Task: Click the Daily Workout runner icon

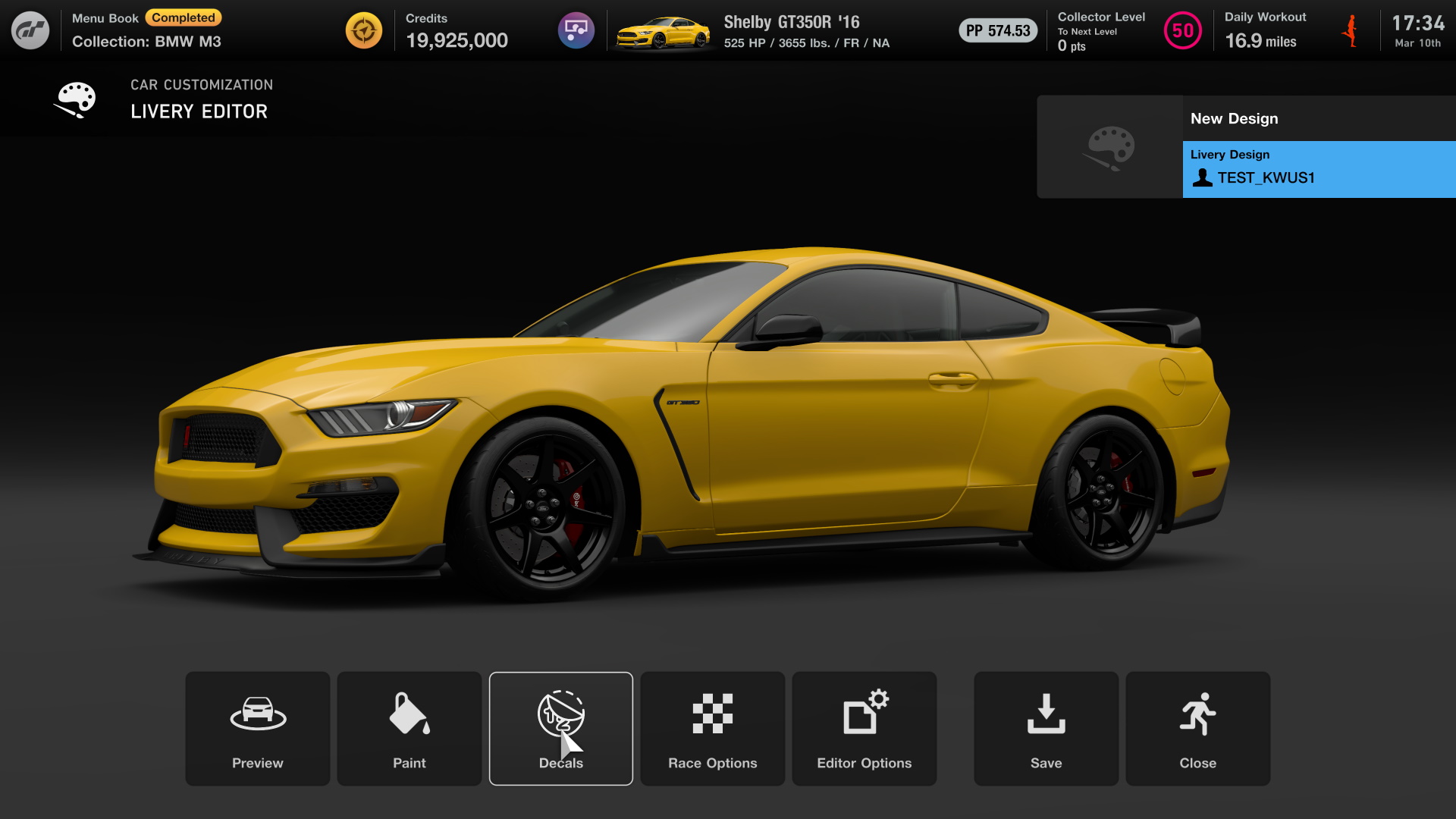Action: pos(1351,30)
